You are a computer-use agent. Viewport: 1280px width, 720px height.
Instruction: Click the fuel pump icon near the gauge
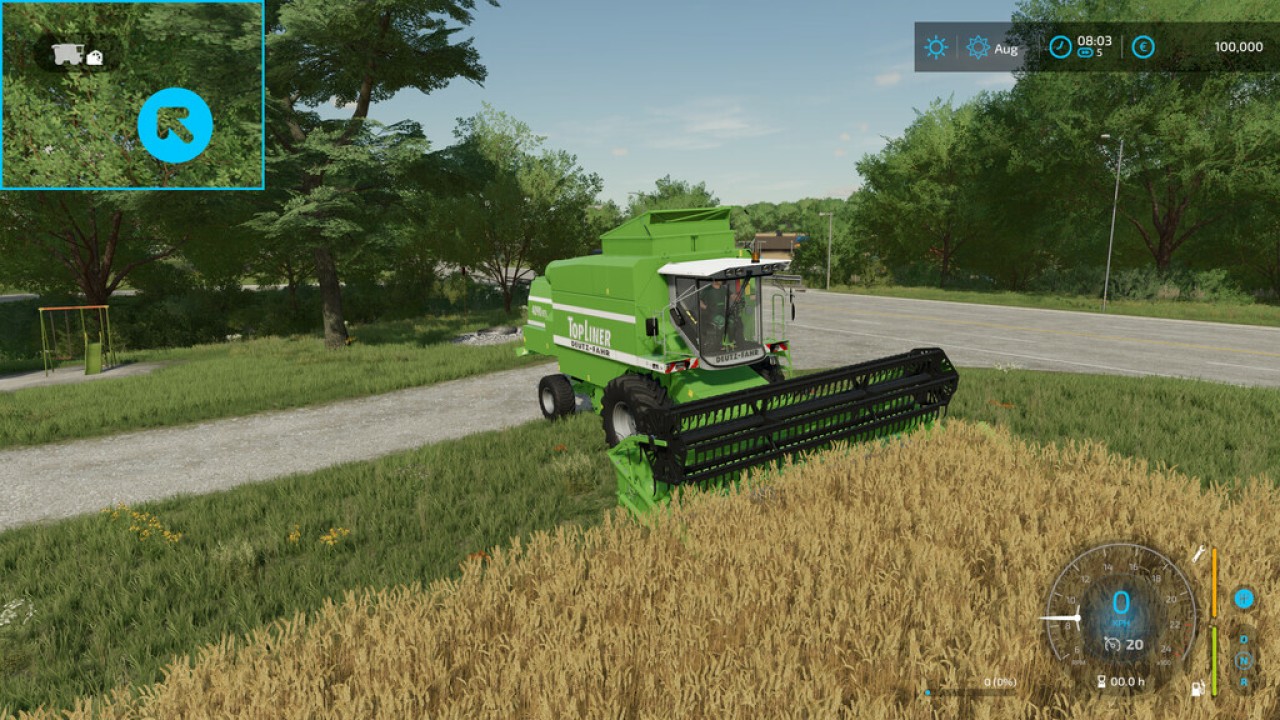[x=1197, y=687]
